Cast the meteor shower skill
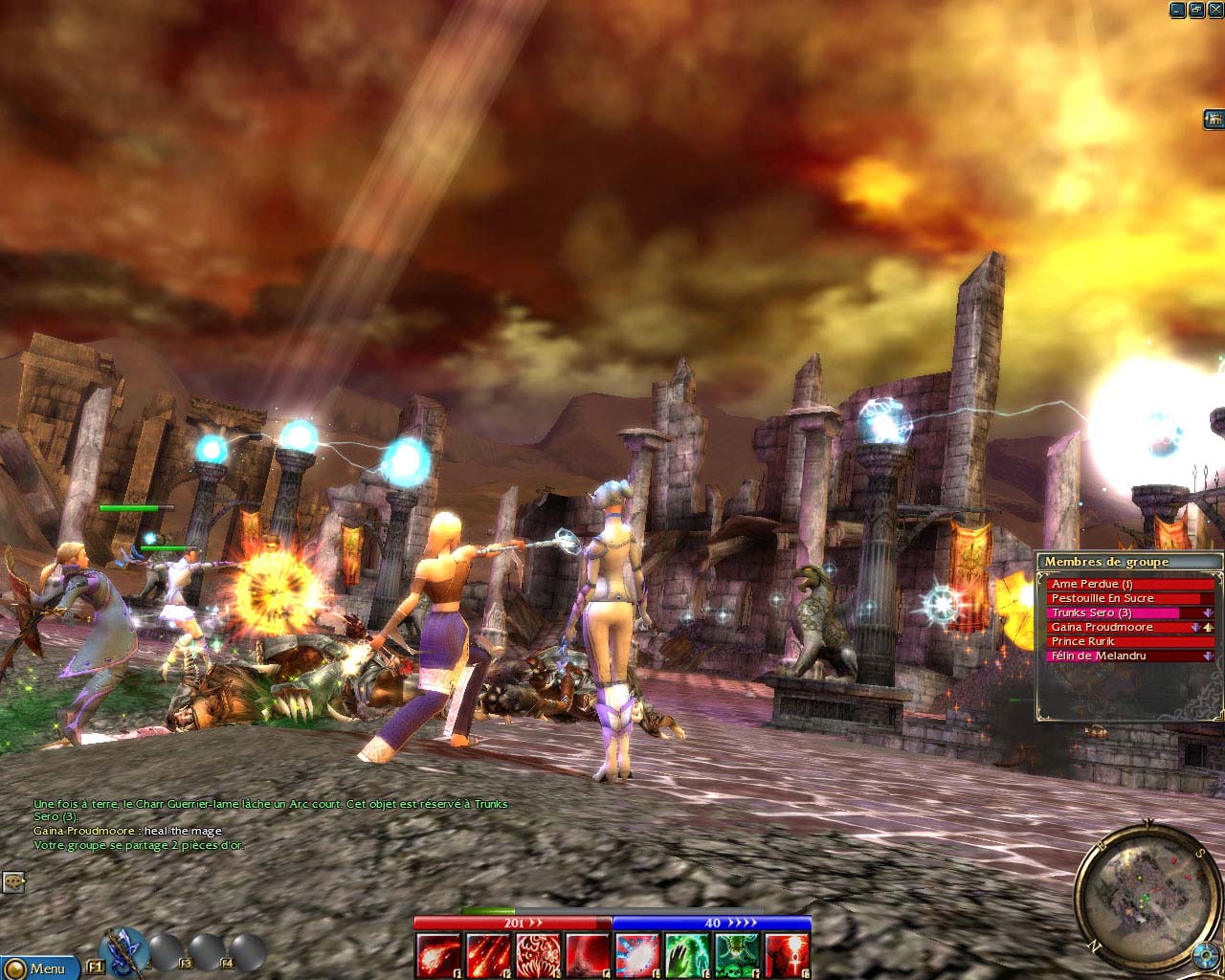This screenshot has height=980, width=1225. coord(488,955)
